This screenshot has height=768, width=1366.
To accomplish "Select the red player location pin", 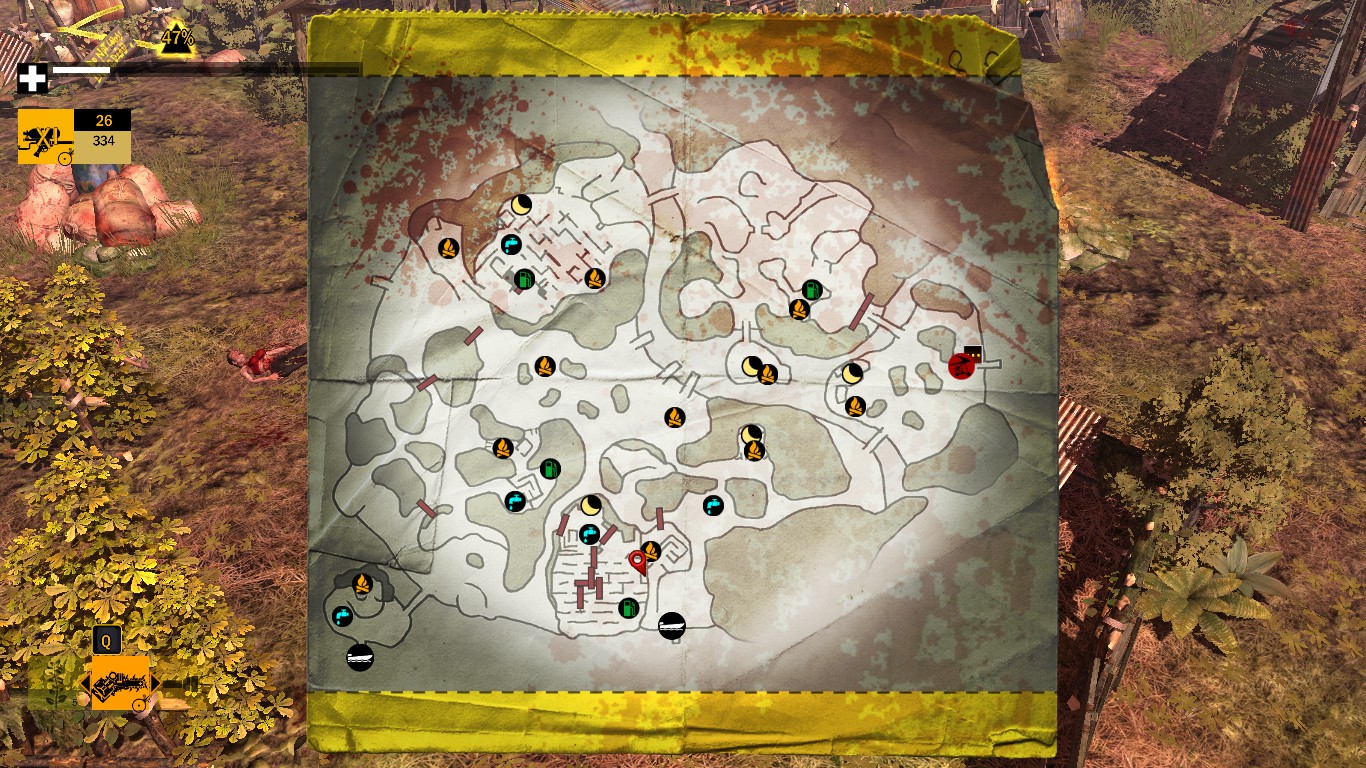I will (x=640, y=561).
